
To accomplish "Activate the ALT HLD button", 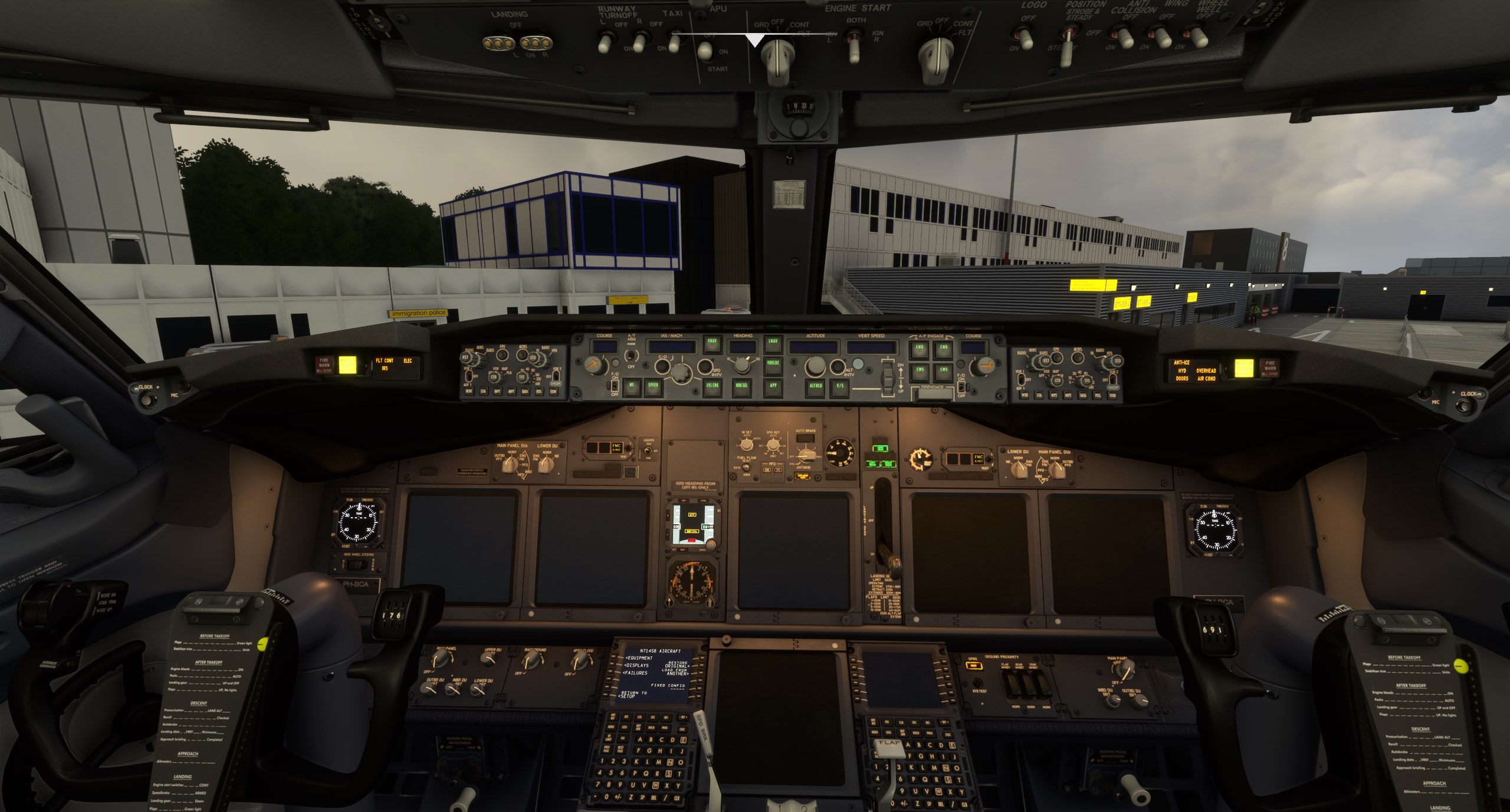I will pos(816,386).
